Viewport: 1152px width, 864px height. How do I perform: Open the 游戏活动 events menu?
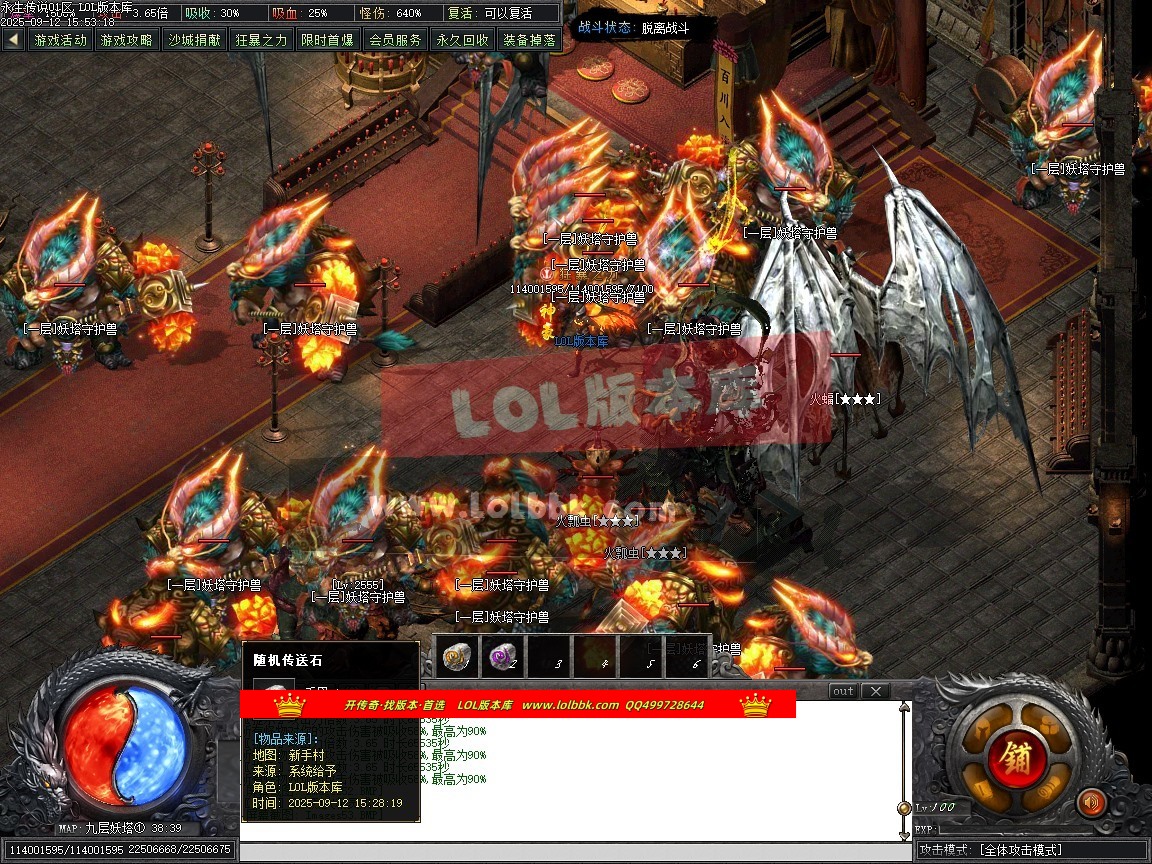(x=60, y=40)
